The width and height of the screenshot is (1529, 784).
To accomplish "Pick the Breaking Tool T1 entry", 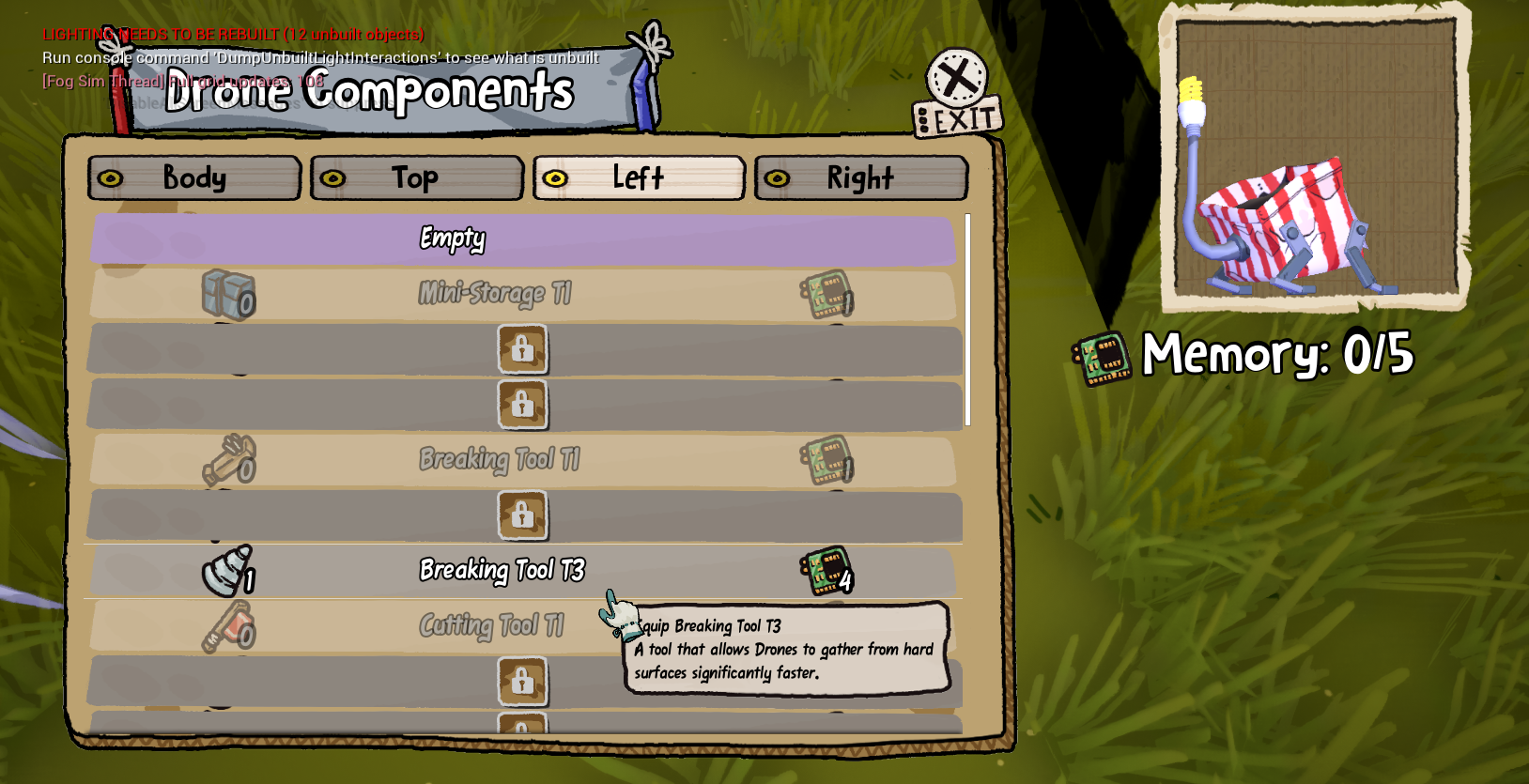I will 522,460.
